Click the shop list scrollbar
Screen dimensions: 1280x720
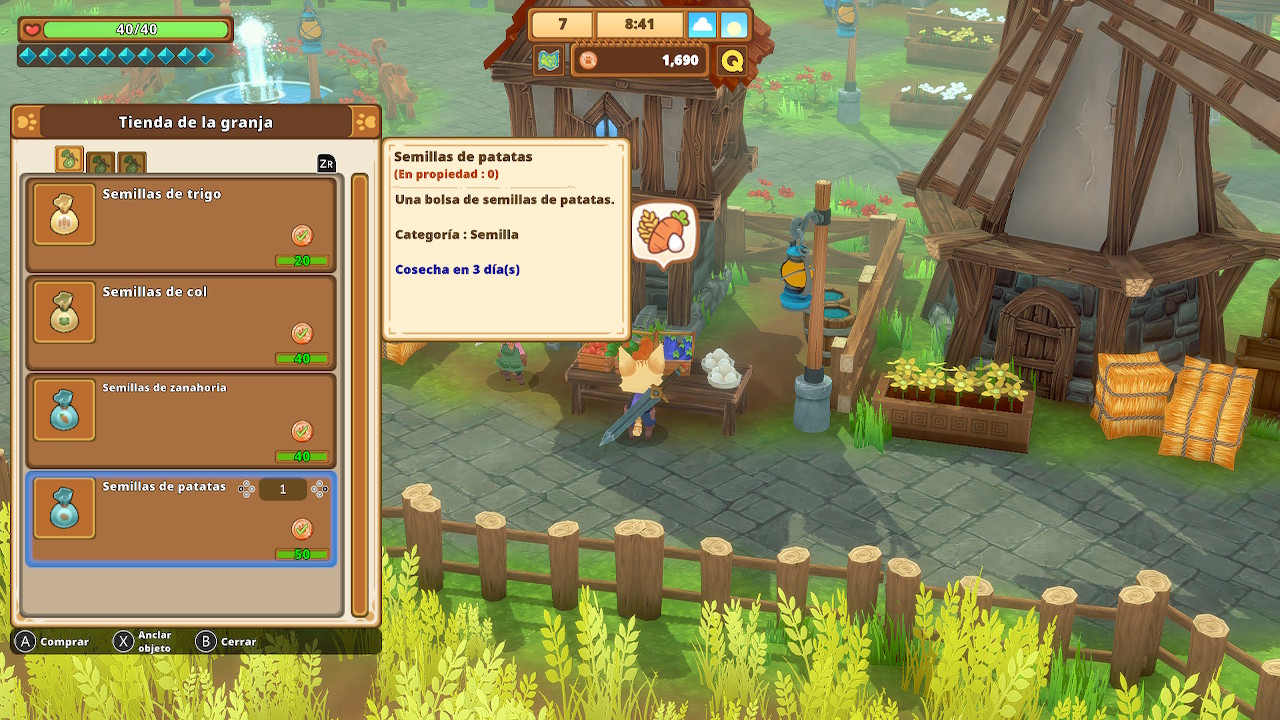(360, 395)
